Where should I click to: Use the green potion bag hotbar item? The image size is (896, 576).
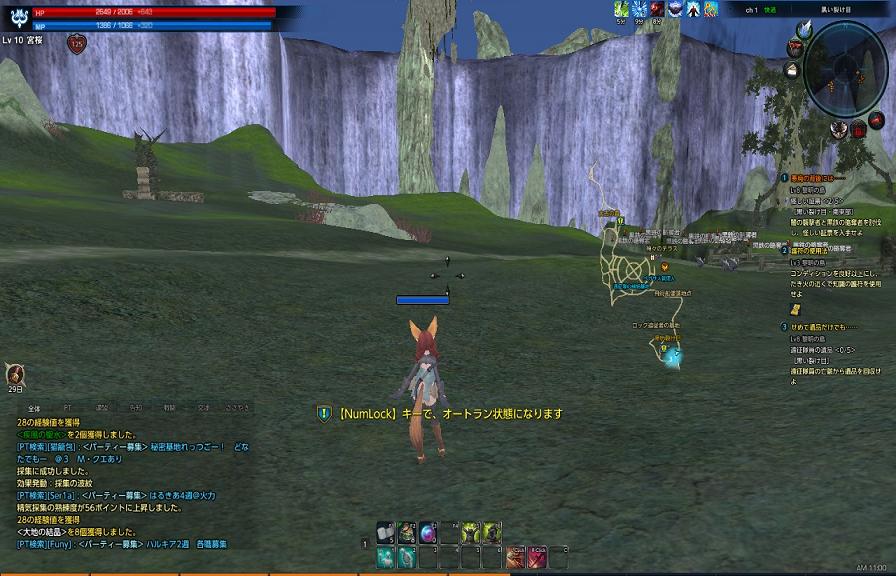pyautogui.click(x=407, y=532)
